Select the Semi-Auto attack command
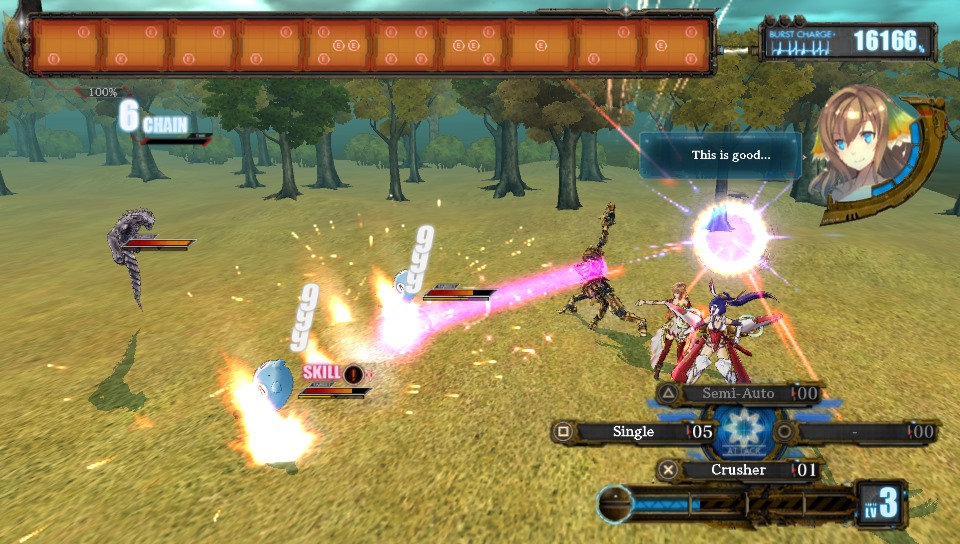This screenshot has width=960, height=544. pyautogui.click(x=738, y=394)
